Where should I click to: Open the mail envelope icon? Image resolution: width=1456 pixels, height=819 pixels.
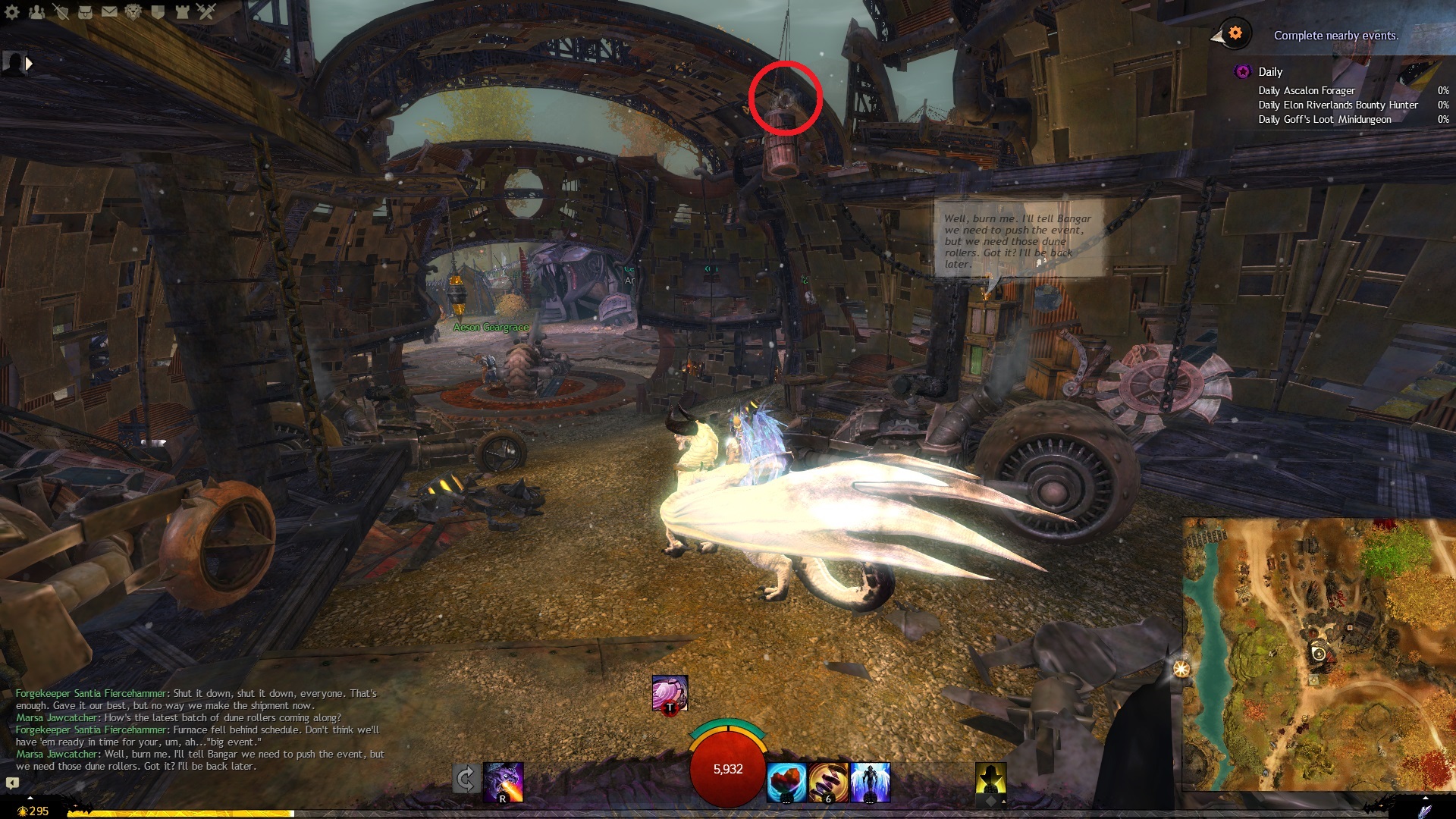tap(109, 11)
